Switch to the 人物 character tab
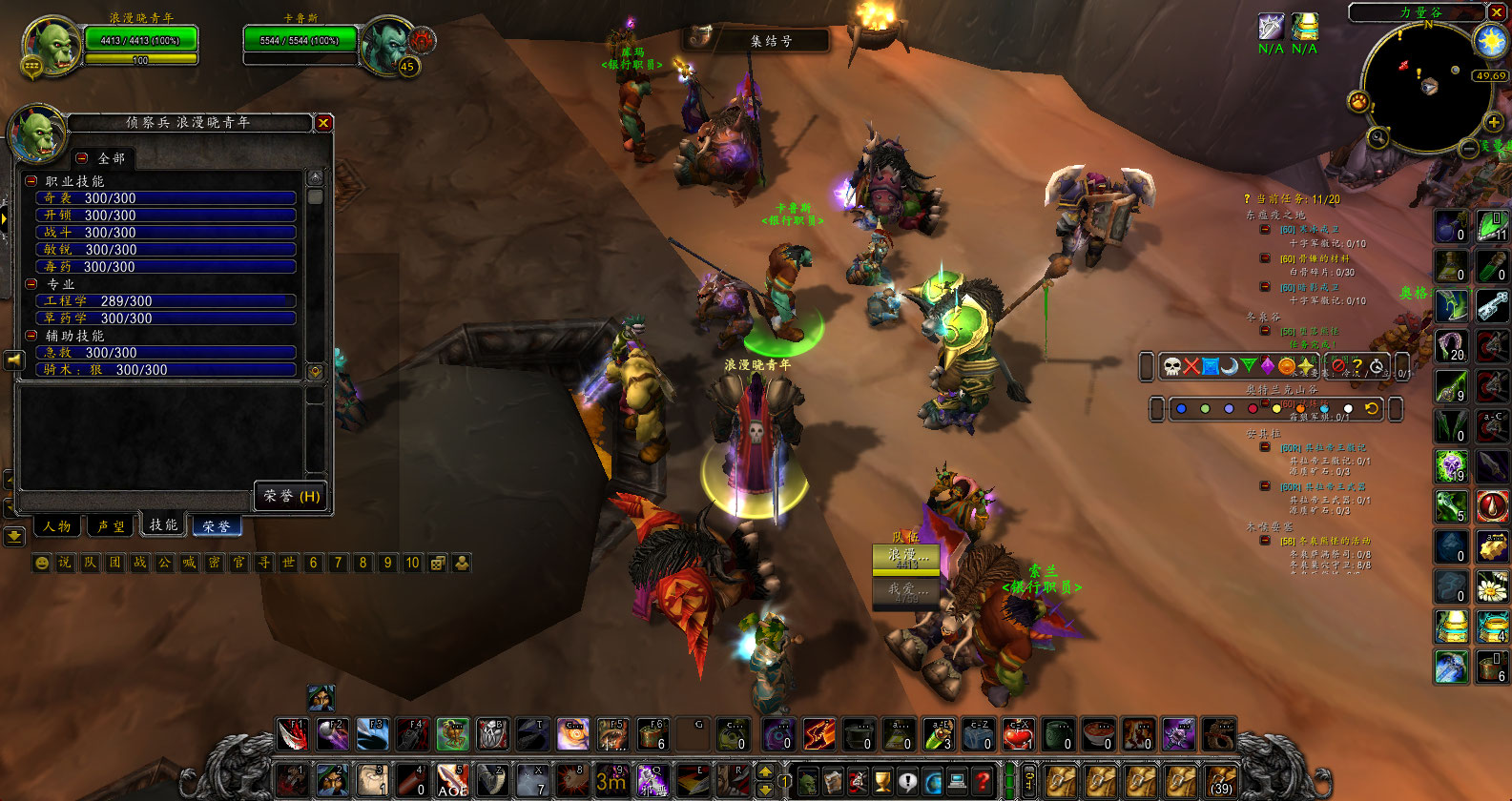 [57, 525]
